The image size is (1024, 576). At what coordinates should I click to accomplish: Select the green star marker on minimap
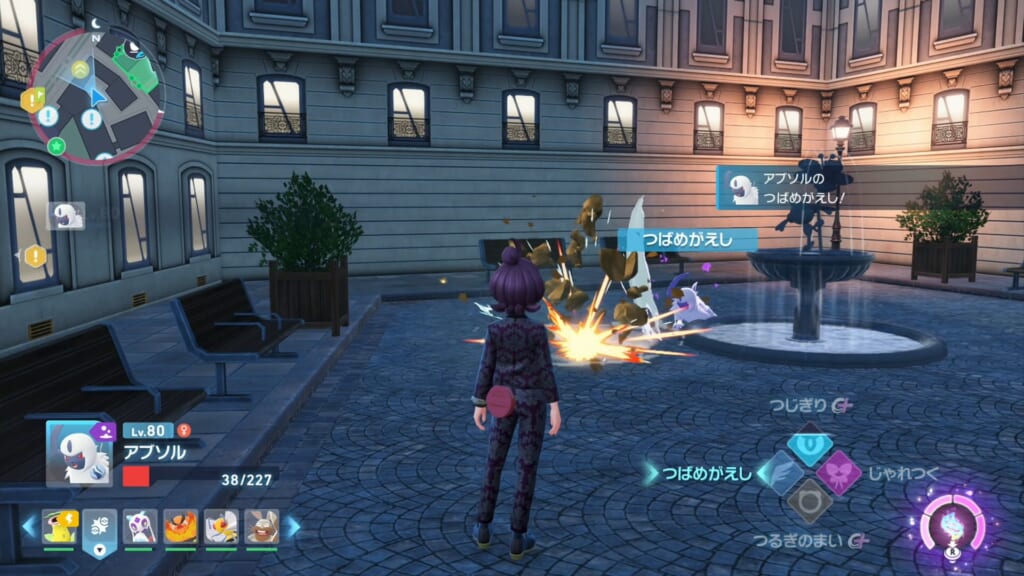coord(58,146)
